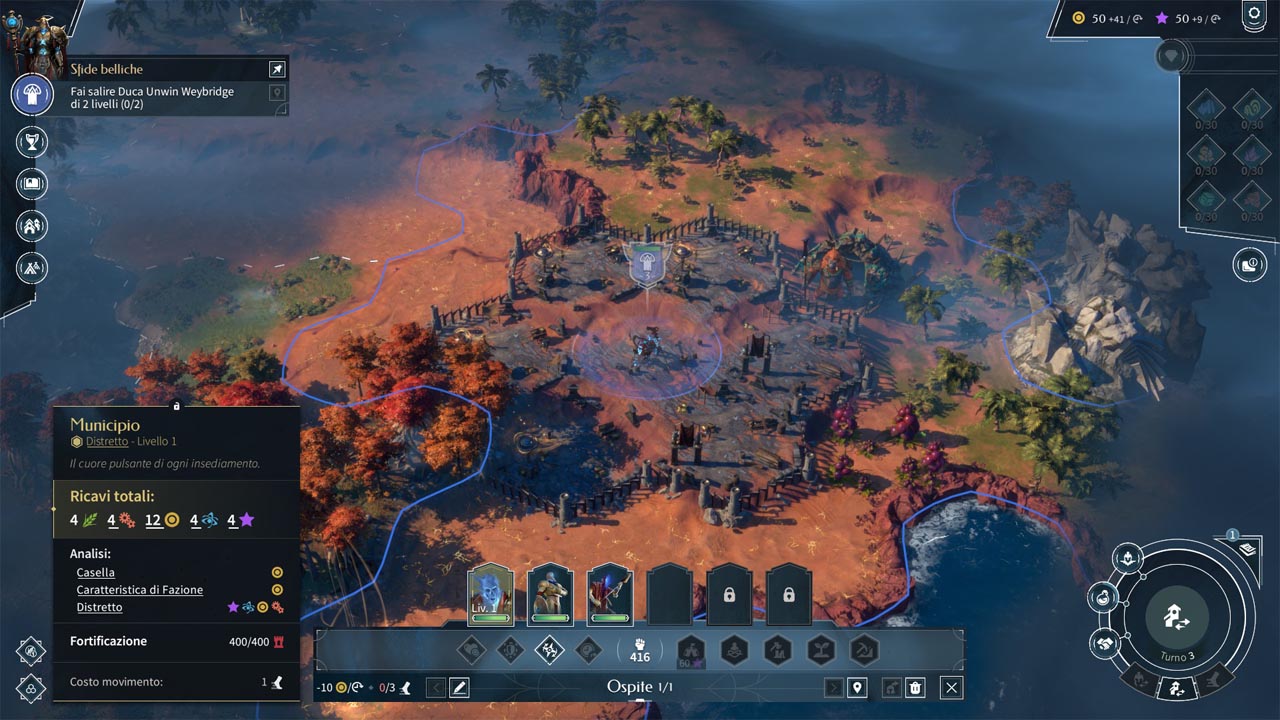Close the army panel
The height and width of the screenshot is (720, 1280).
pyautogui.click(x=952, y=687)
